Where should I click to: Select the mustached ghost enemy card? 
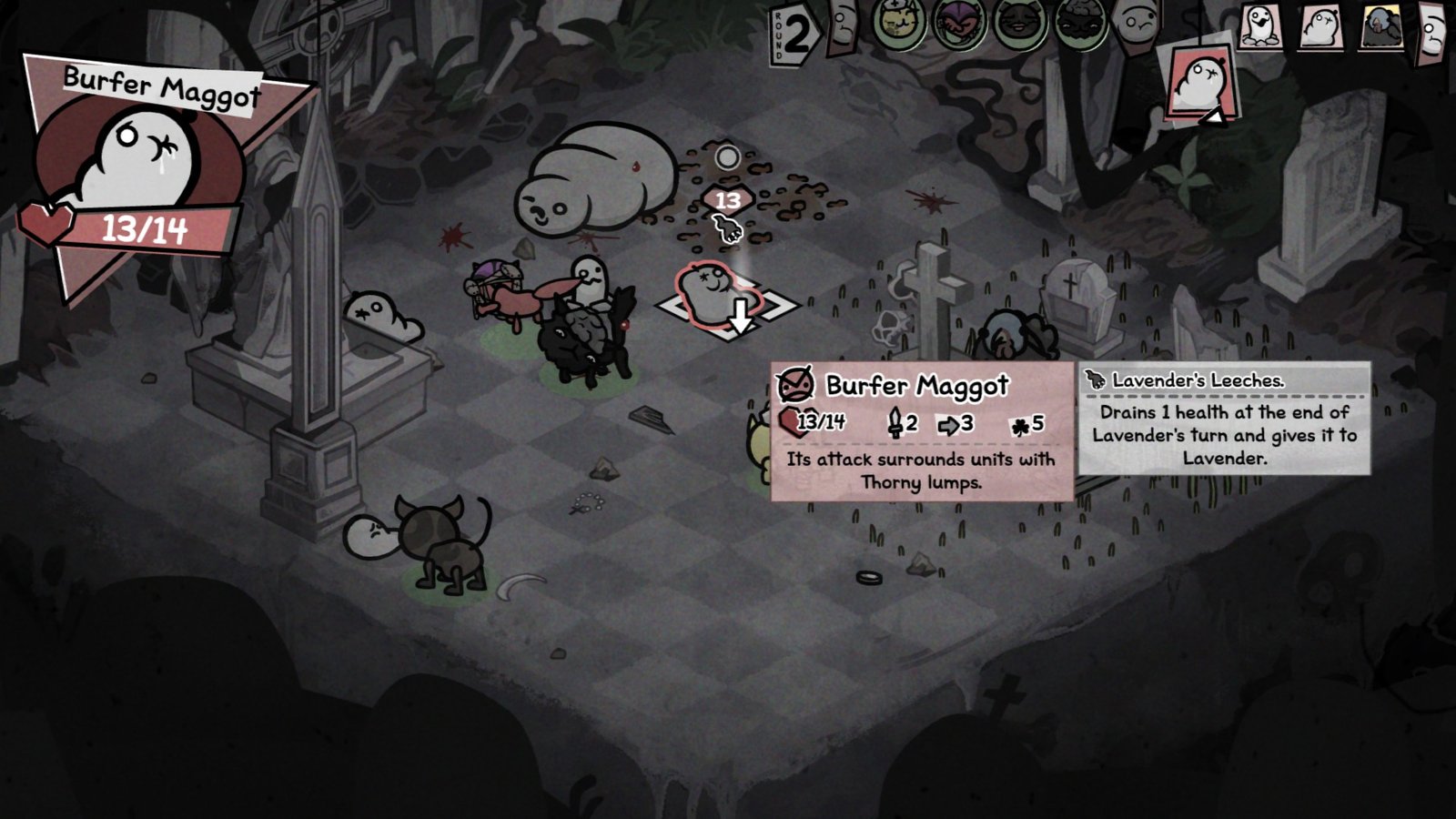pyautogui.click(x=1261, y=27)
